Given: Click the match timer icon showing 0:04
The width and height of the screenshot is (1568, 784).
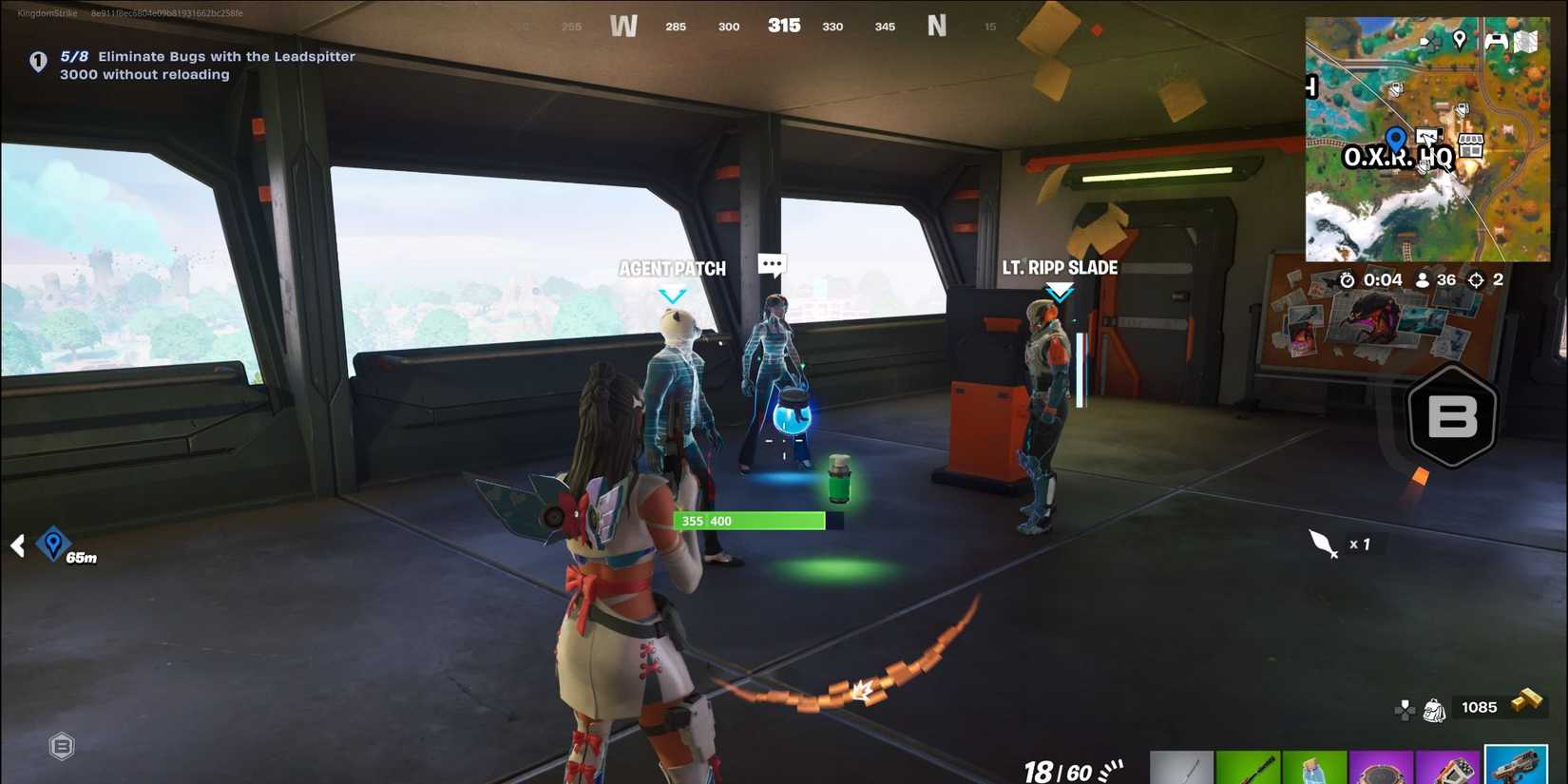Looking at the screenshot, I should [x=1348, y=279].
